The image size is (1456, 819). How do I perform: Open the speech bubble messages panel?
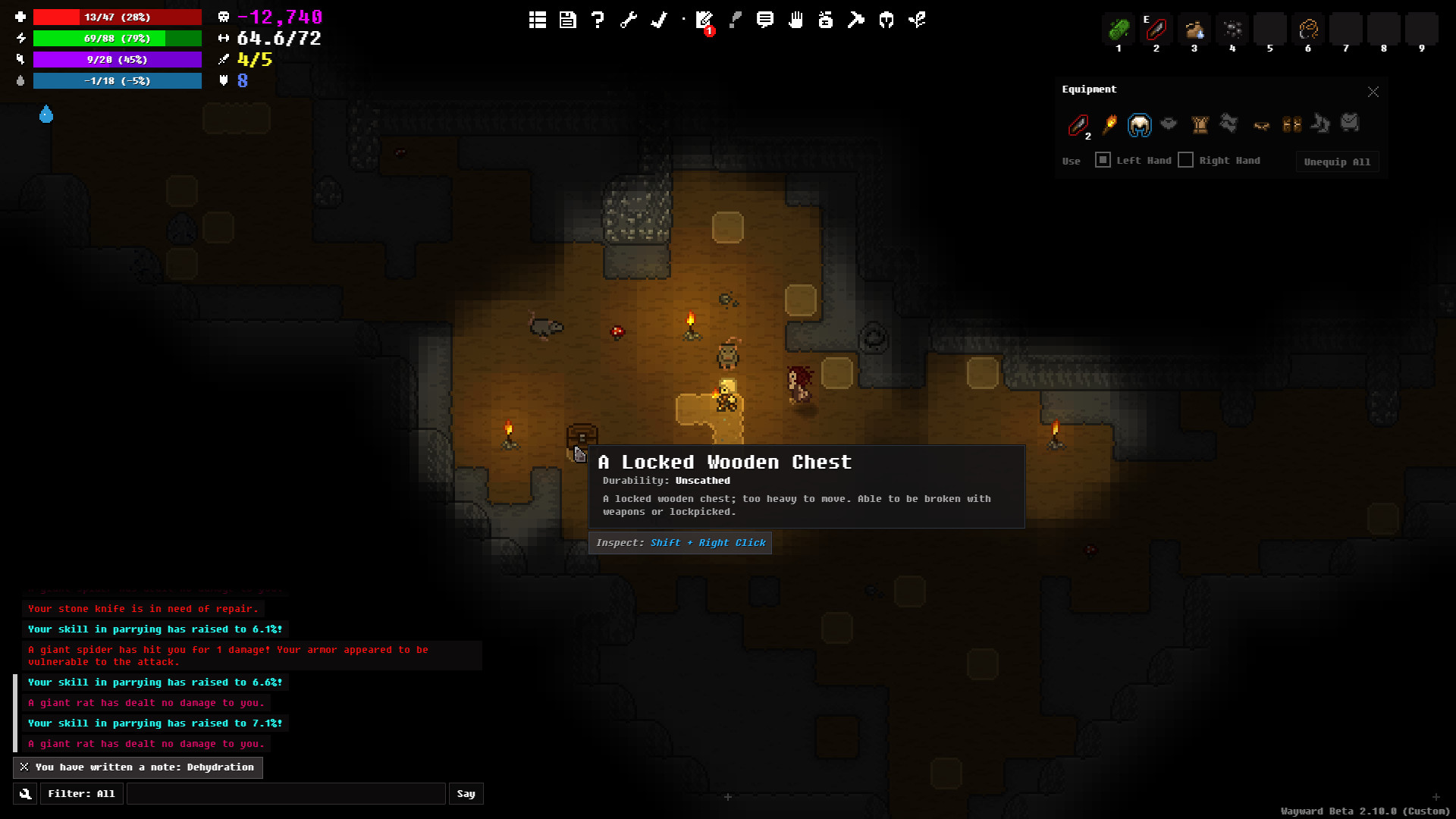765,20
